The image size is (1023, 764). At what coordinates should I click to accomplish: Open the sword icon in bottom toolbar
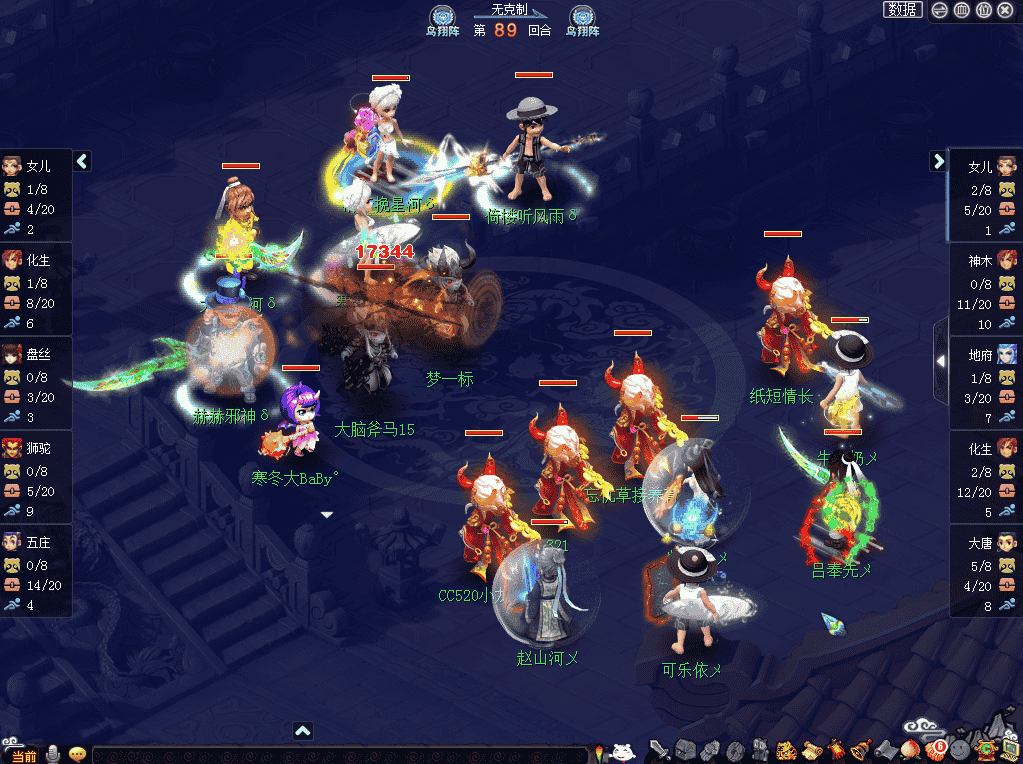660,749
